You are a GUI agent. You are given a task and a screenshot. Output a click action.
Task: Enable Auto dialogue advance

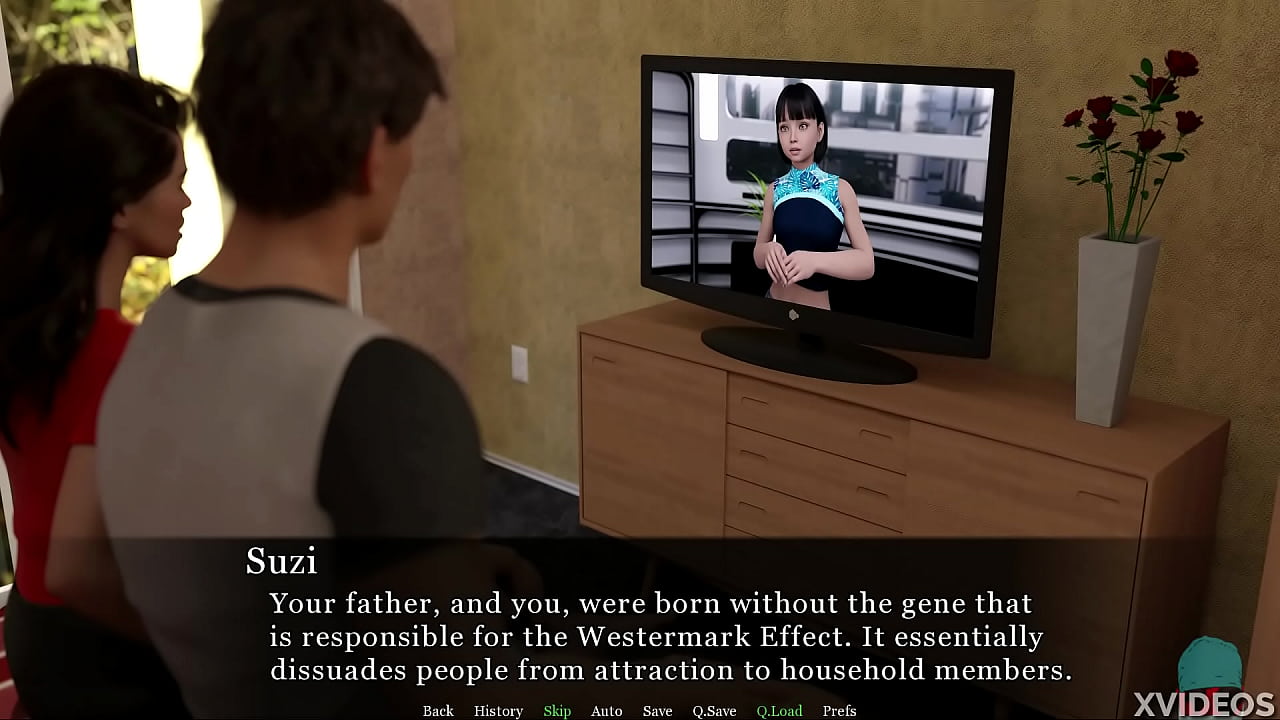pyautogui.click(x=606, y=711)
